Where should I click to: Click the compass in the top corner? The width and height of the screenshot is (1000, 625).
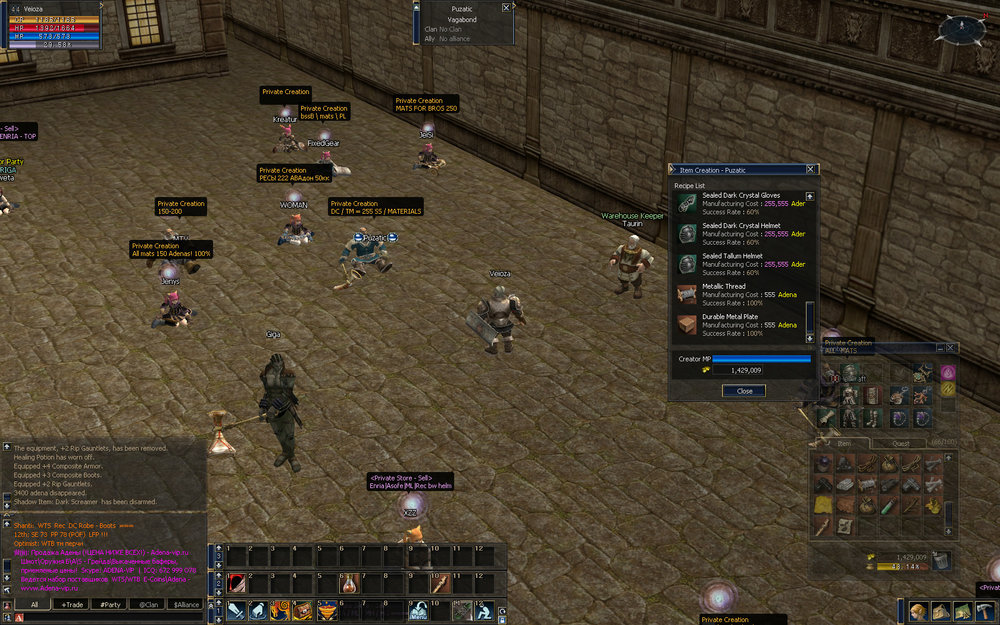point(962,30)
